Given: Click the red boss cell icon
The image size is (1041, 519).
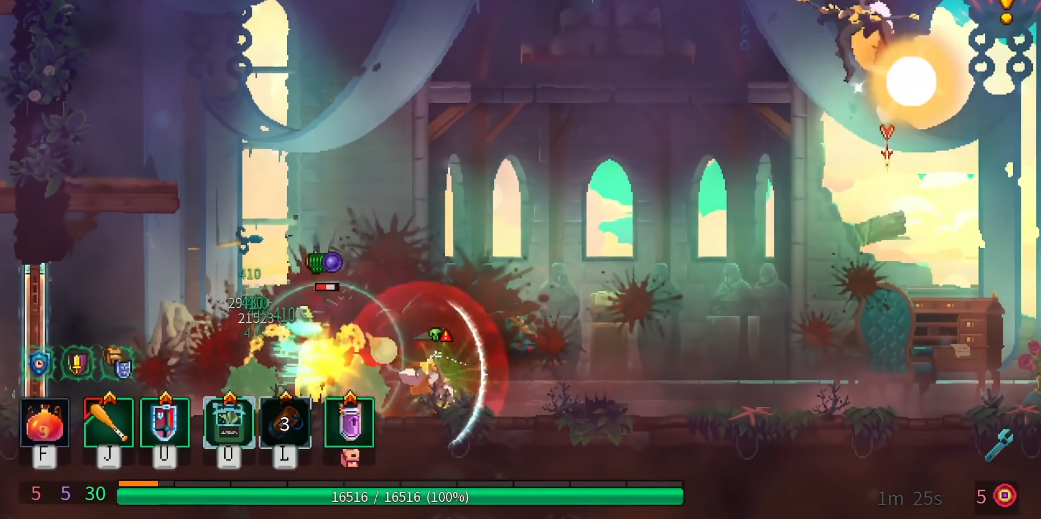Looking at the screenshot, I should (x=1004, y=495).
